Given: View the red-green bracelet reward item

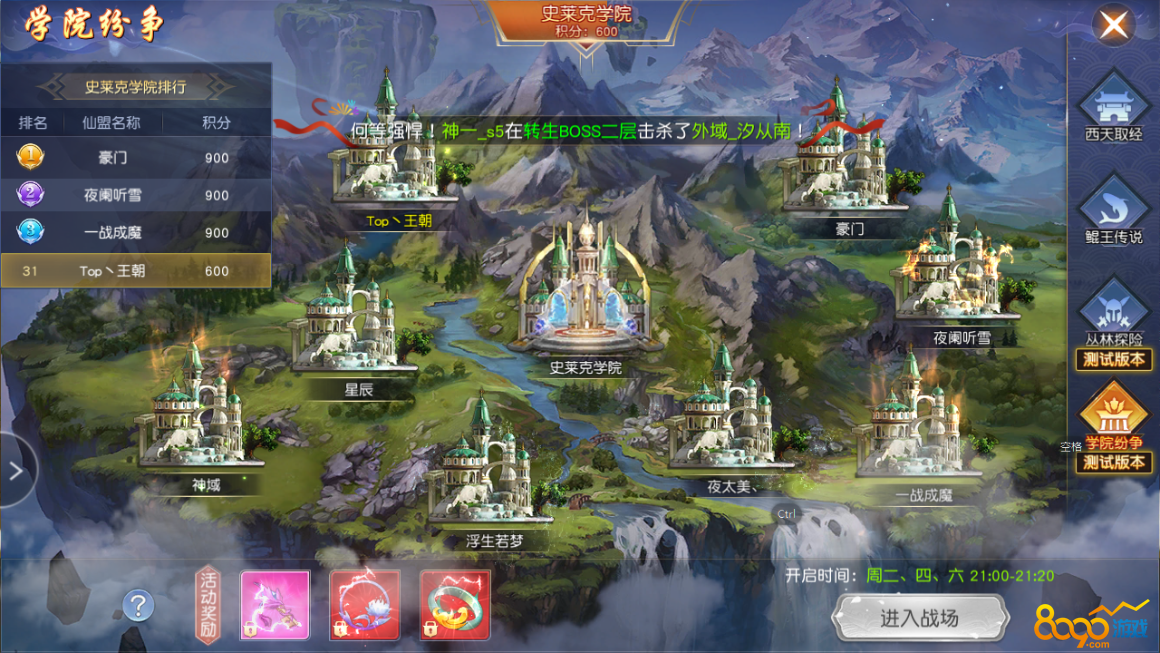Looking at the screenshot, I should 455,605.
